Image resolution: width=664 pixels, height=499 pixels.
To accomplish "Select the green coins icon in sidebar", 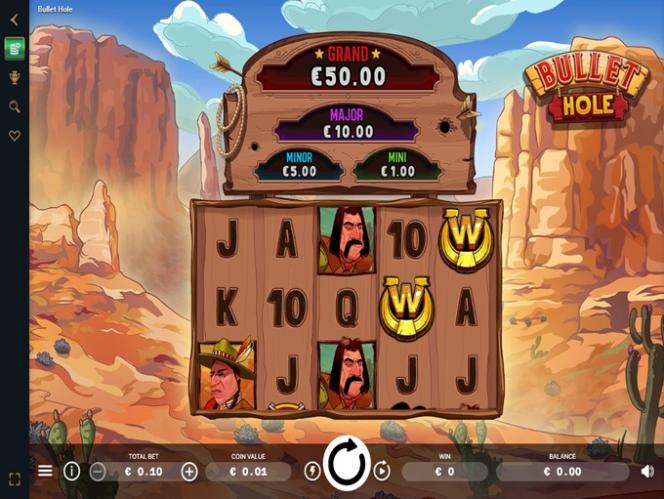I will pyautogui.click(x=14, y=47).
